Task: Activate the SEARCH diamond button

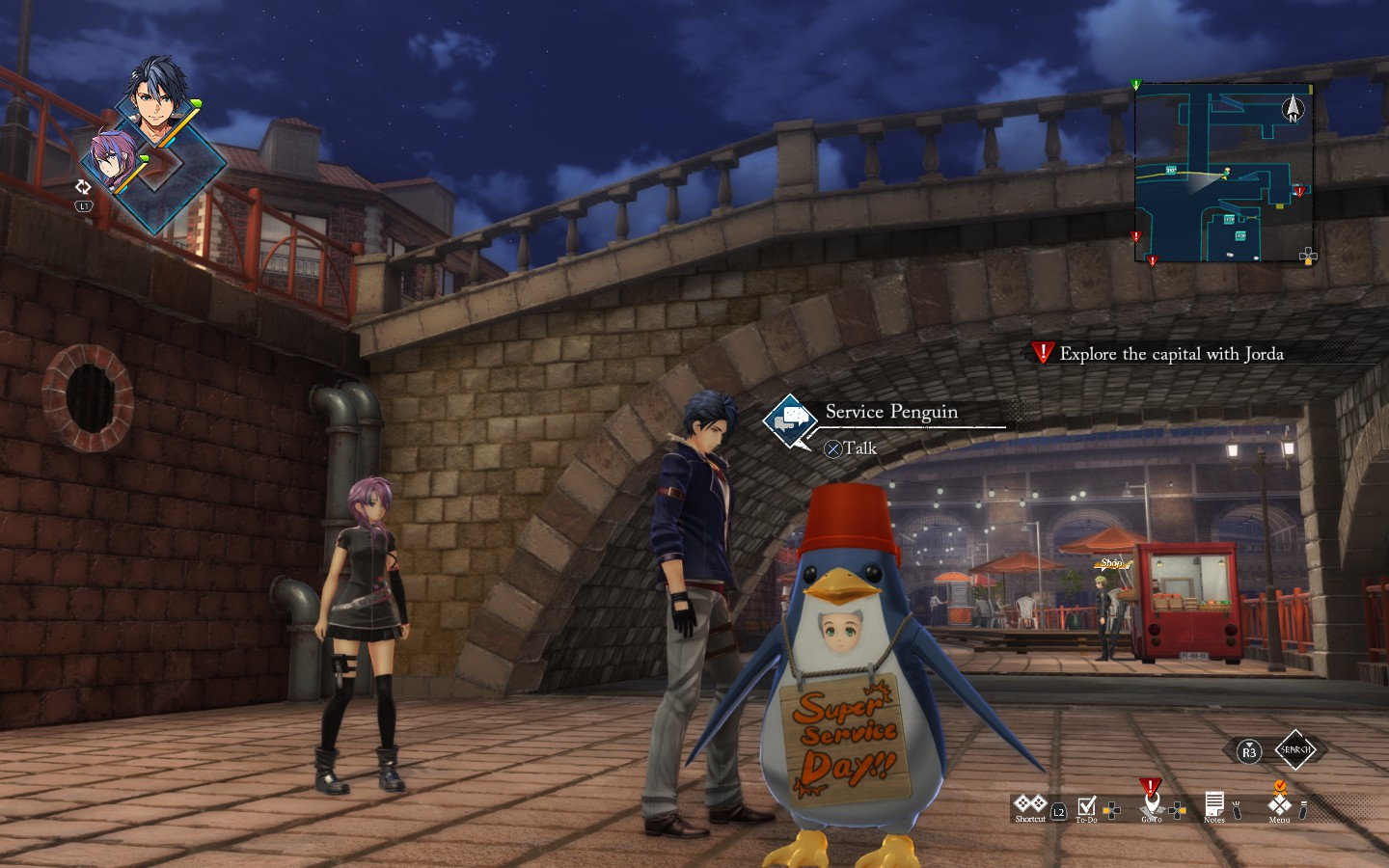Action: click(1294, 749)
